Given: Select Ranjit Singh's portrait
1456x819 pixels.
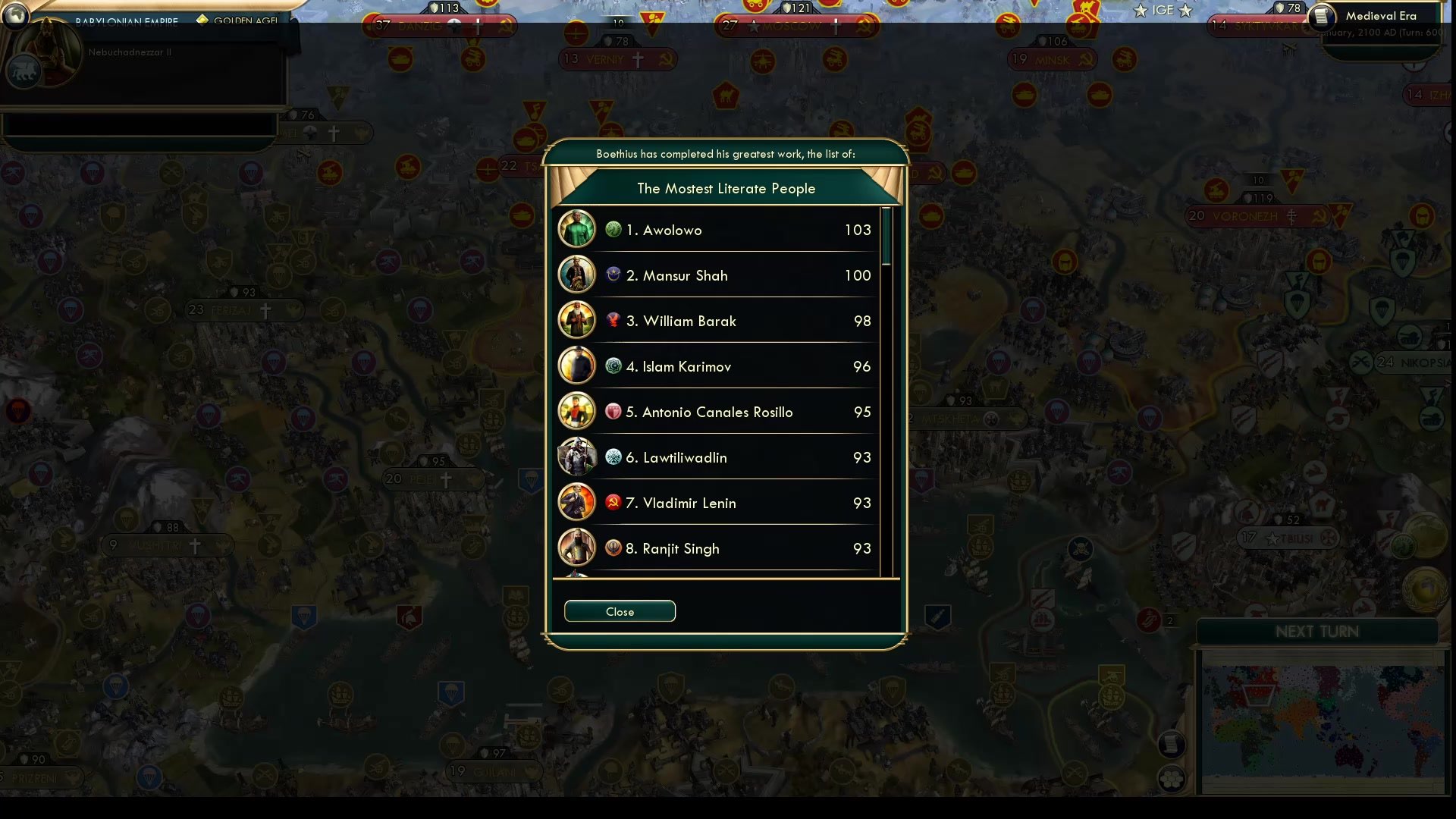Looking at the screenshot, I should [x=577, y=548].
